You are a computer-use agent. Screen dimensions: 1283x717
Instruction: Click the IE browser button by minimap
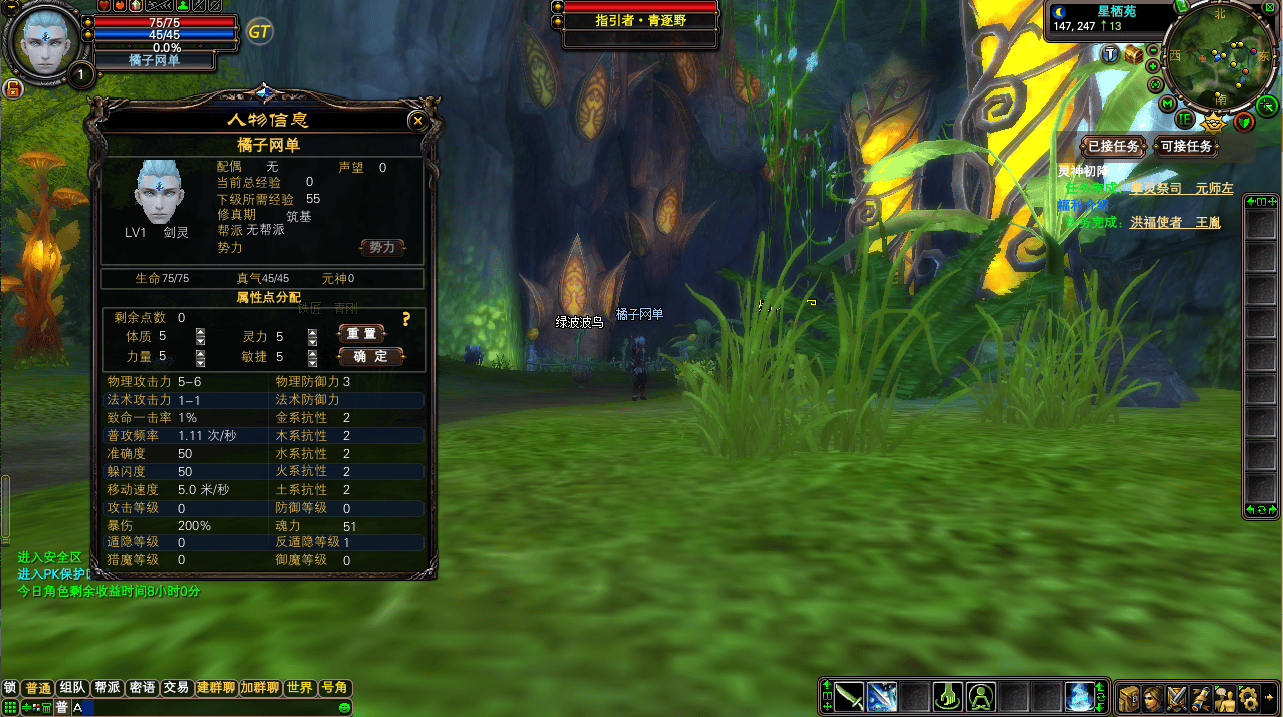(1185, 119)
